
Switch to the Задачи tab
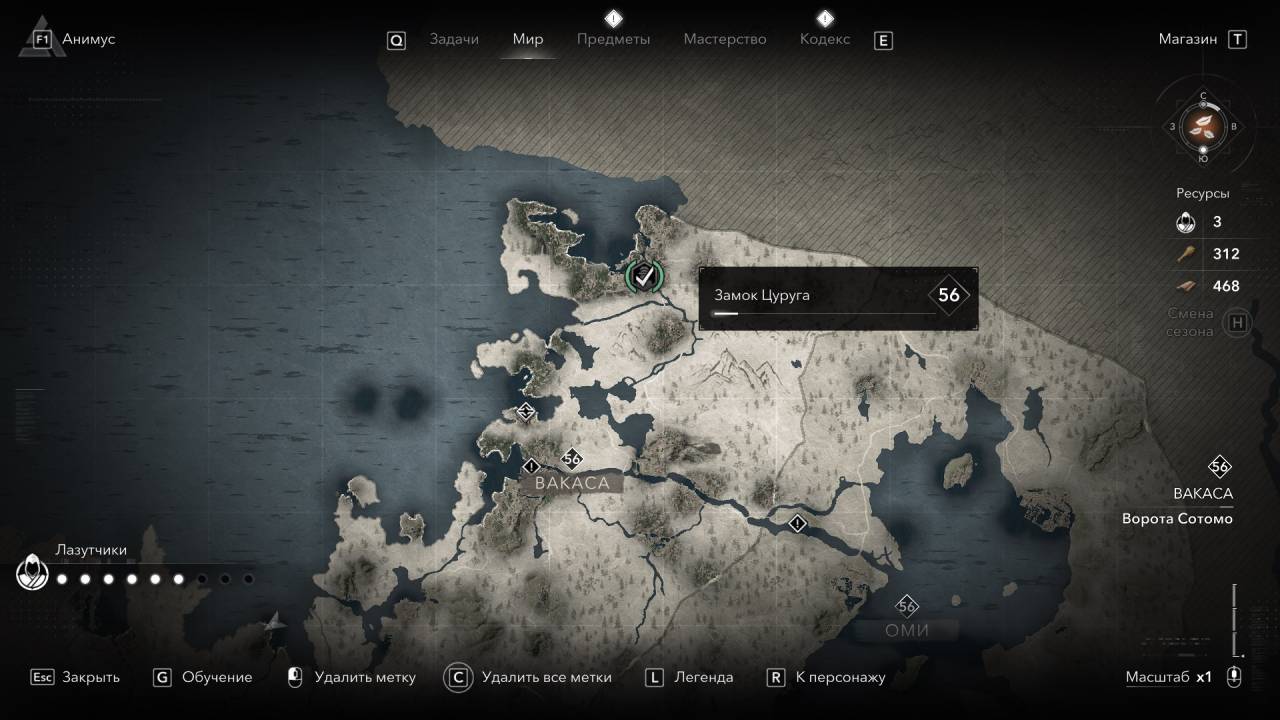click(x=453, y=39)
